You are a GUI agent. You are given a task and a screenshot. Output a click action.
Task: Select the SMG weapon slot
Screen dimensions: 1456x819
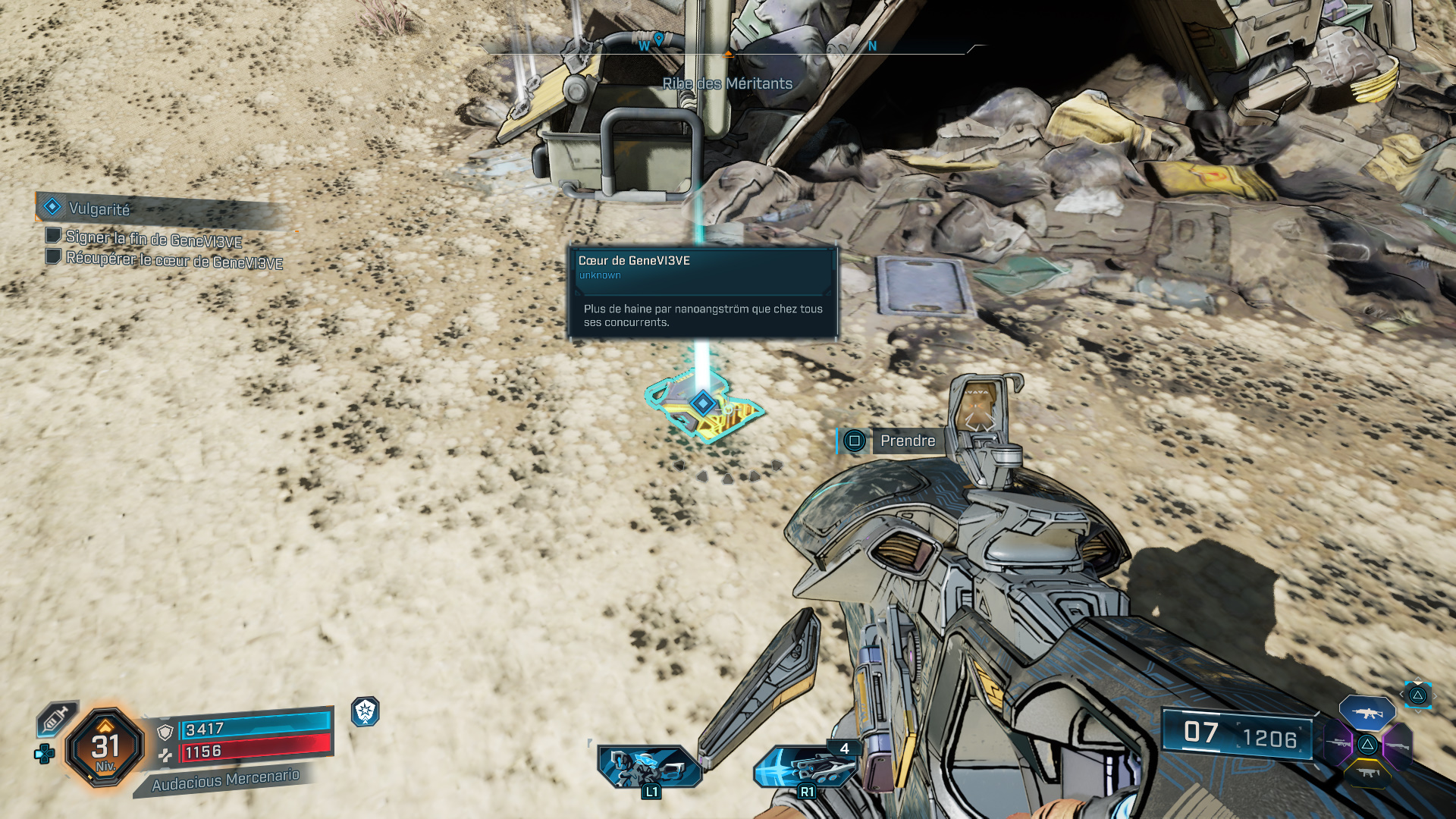(1367, 773)
